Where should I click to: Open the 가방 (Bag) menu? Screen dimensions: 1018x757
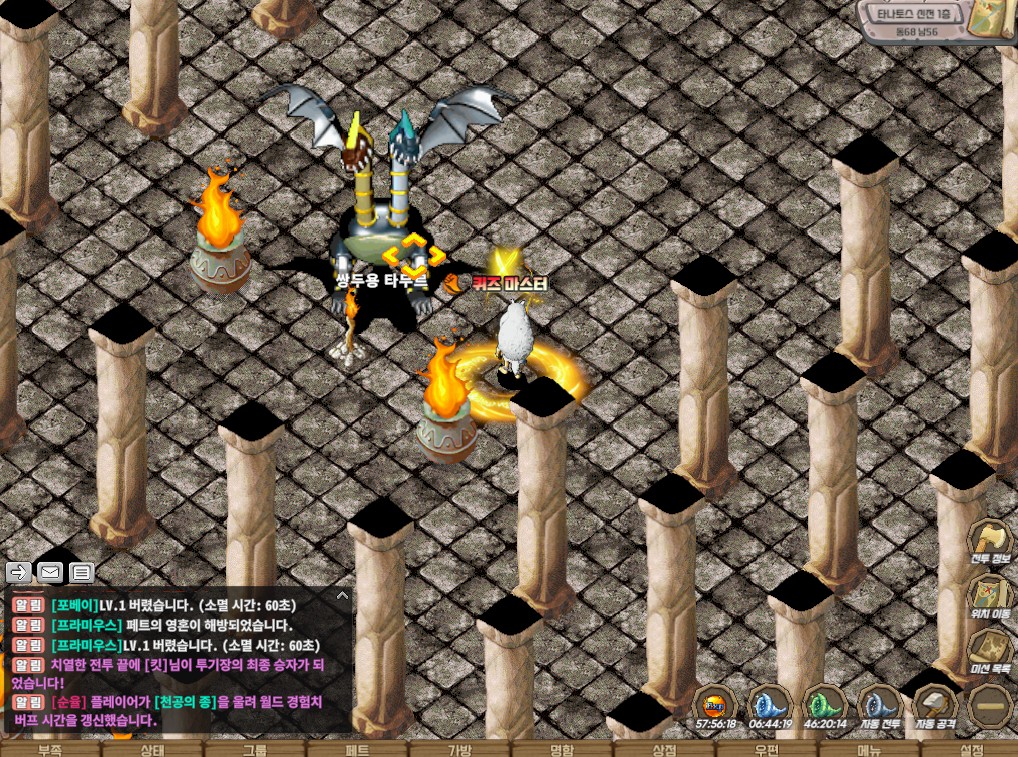coord(459,749)
